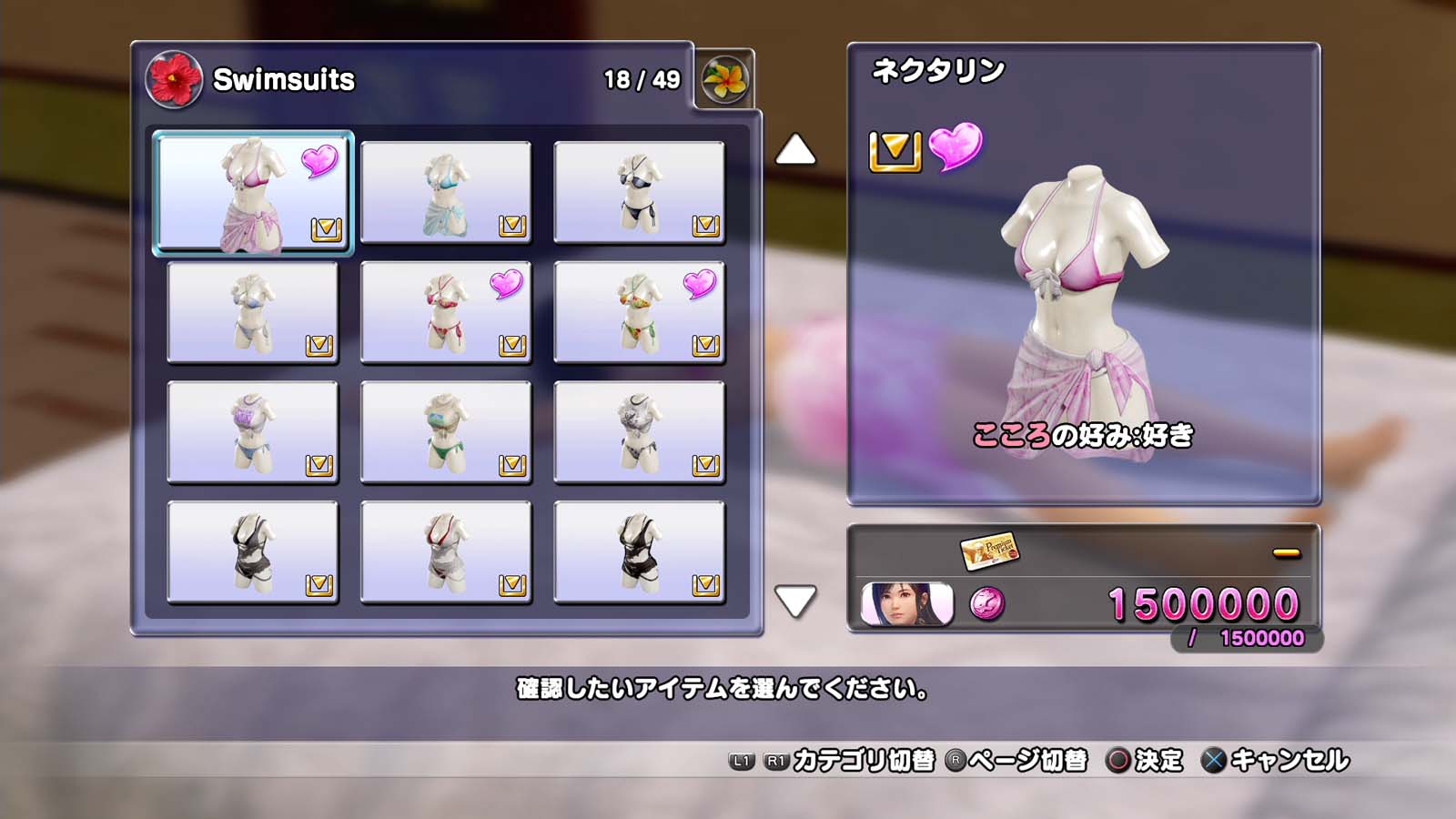Select the yellow-green floral bikini with heart
Viewport: 1456px width, 819px height.
coord(639,313)
